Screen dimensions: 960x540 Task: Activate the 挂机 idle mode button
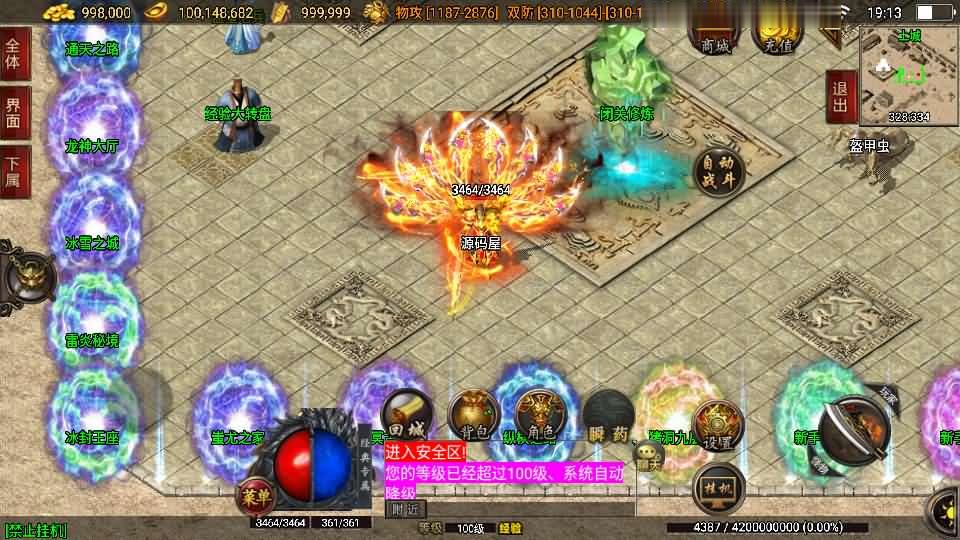tap(719, 487)
